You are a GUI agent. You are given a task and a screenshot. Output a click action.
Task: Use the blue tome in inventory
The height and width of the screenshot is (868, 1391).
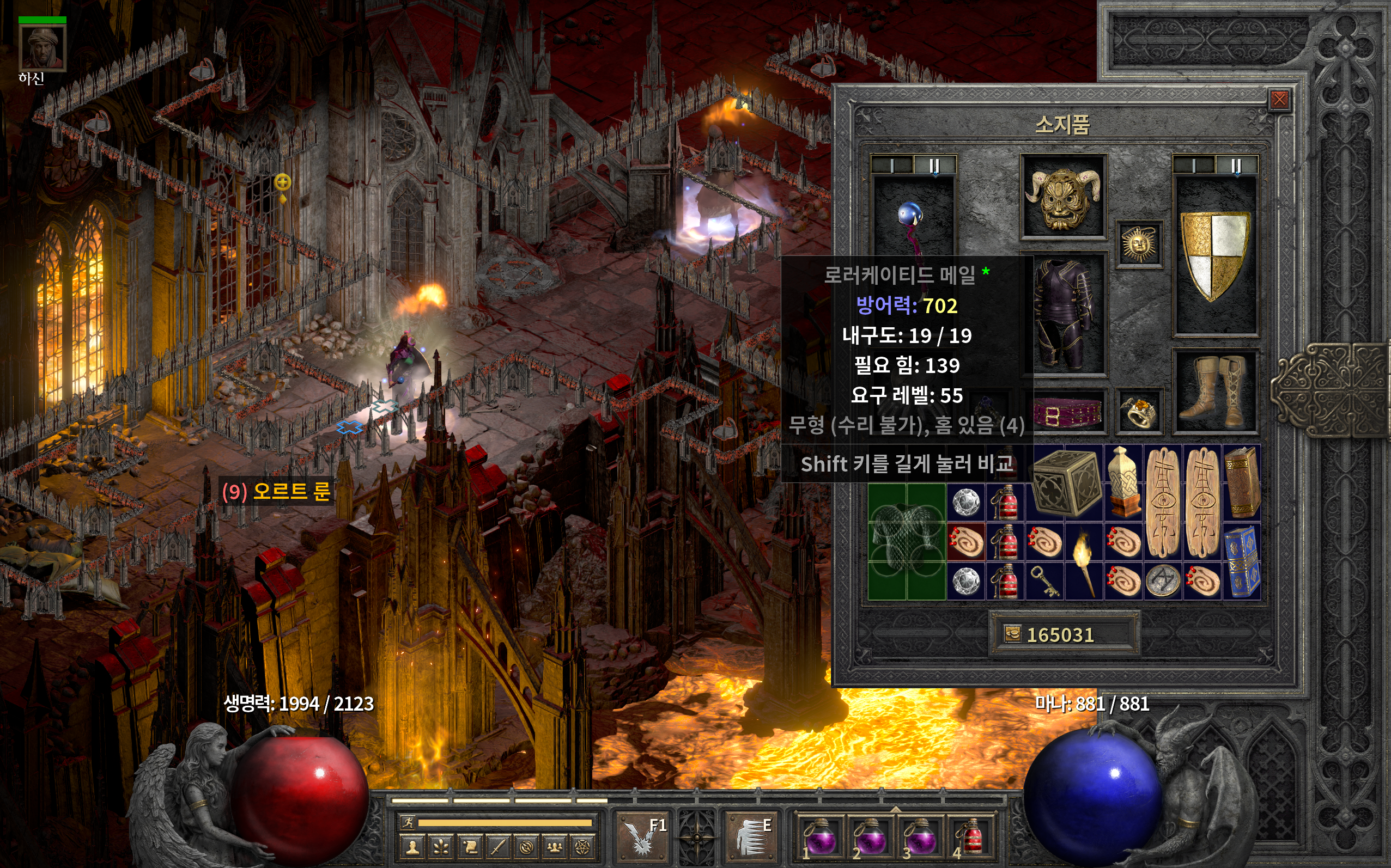(x=1242, y=561)
